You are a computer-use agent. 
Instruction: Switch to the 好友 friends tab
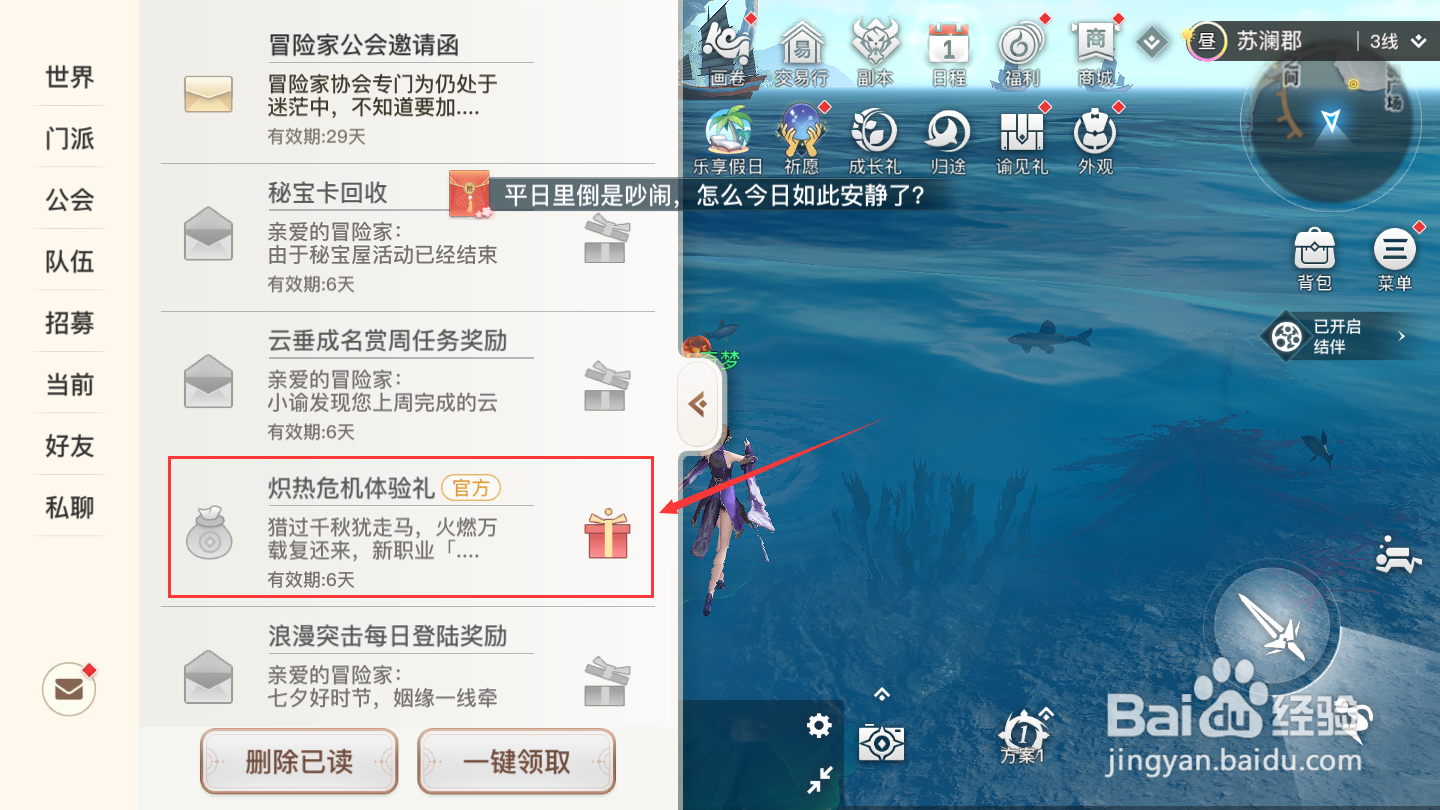[x=69, y=446]
